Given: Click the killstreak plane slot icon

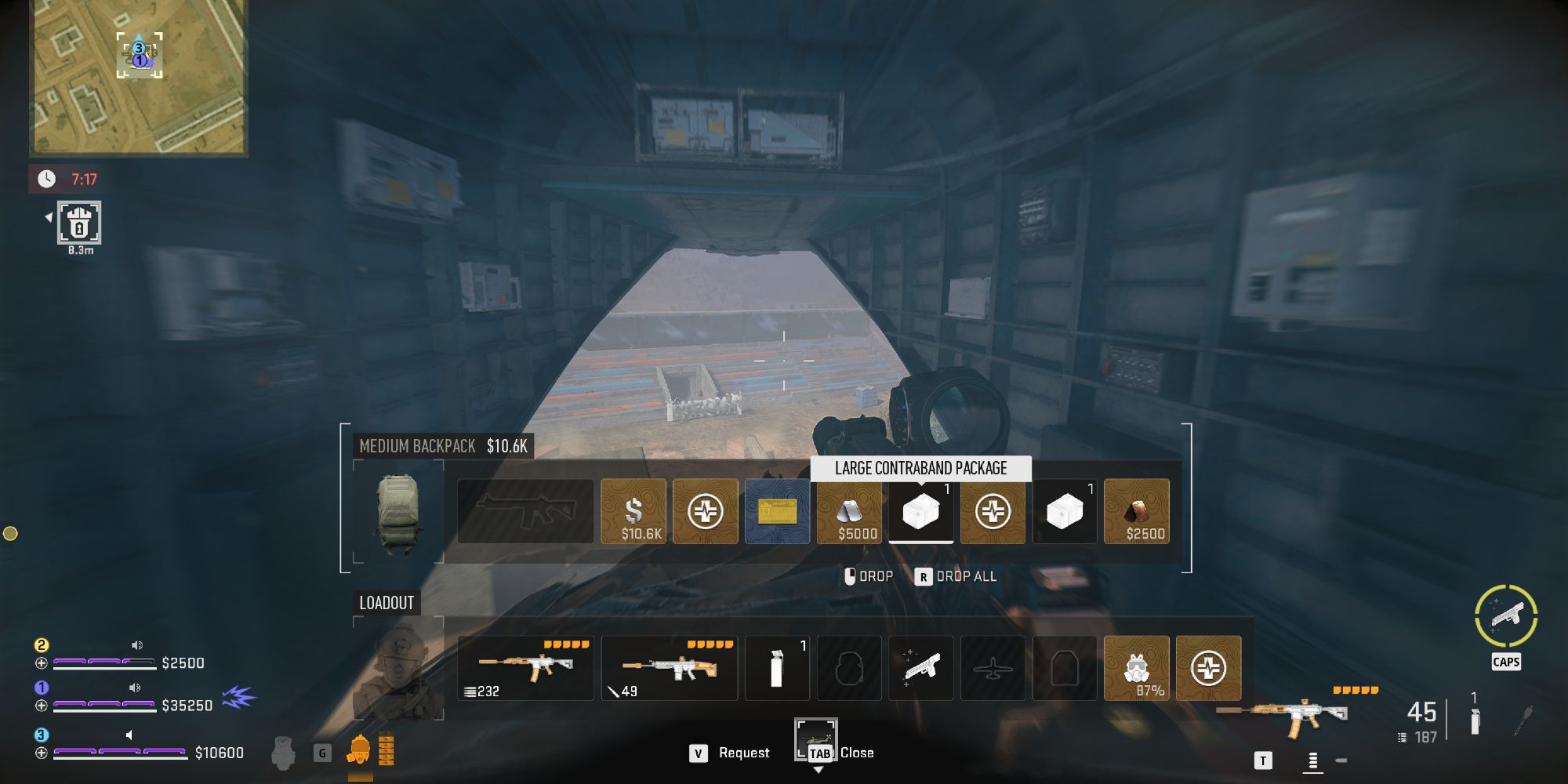Looking at the screenshot, I should 993,668.
